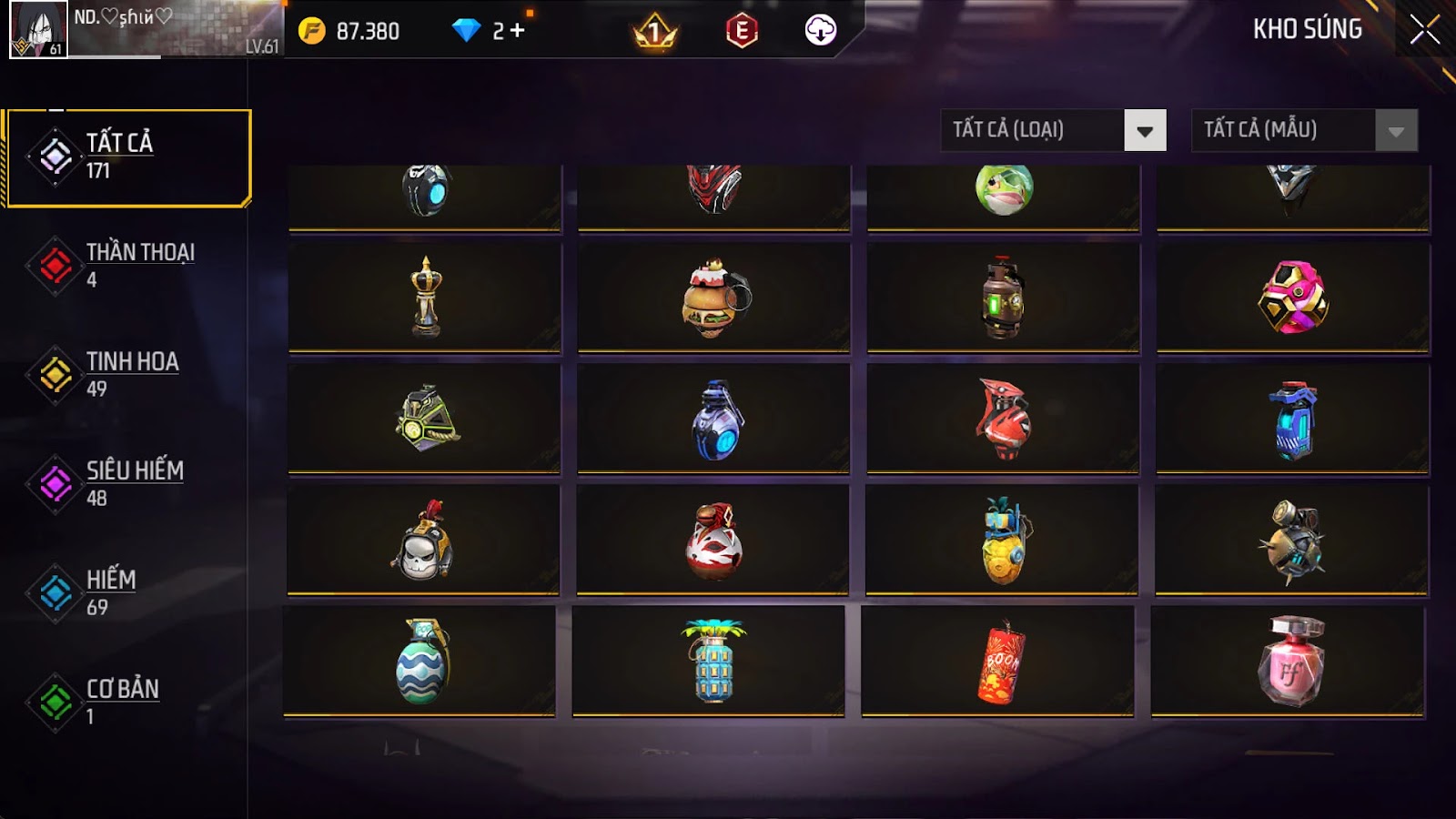Choose the pineapple grenade skin
Screen dimensions: 1456x819
click(x=1003, y=541)
